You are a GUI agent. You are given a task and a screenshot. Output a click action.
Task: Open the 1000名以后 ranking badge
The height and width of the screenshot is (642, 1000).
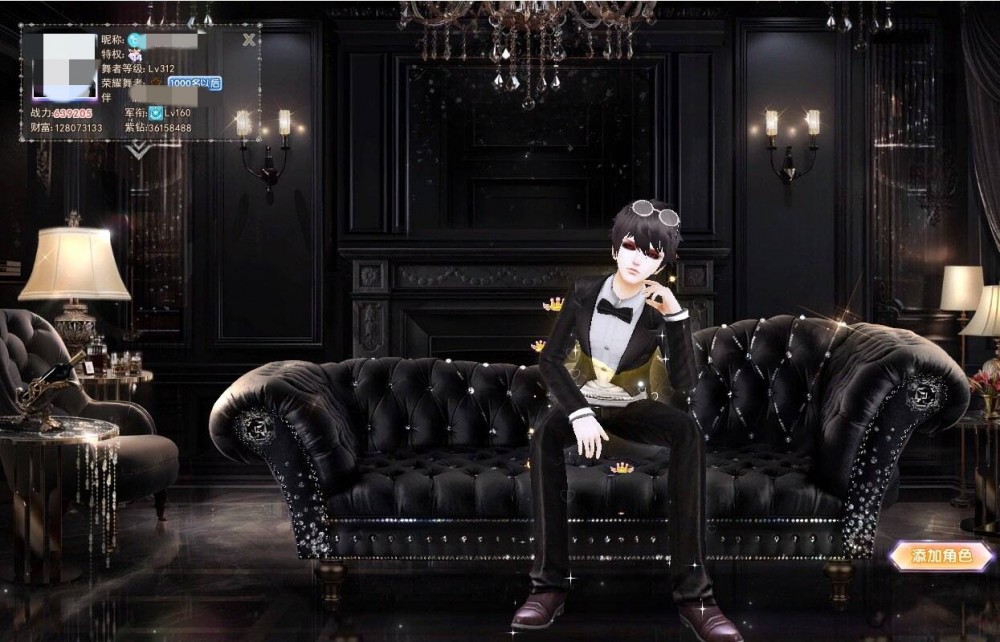pos(194,83)
